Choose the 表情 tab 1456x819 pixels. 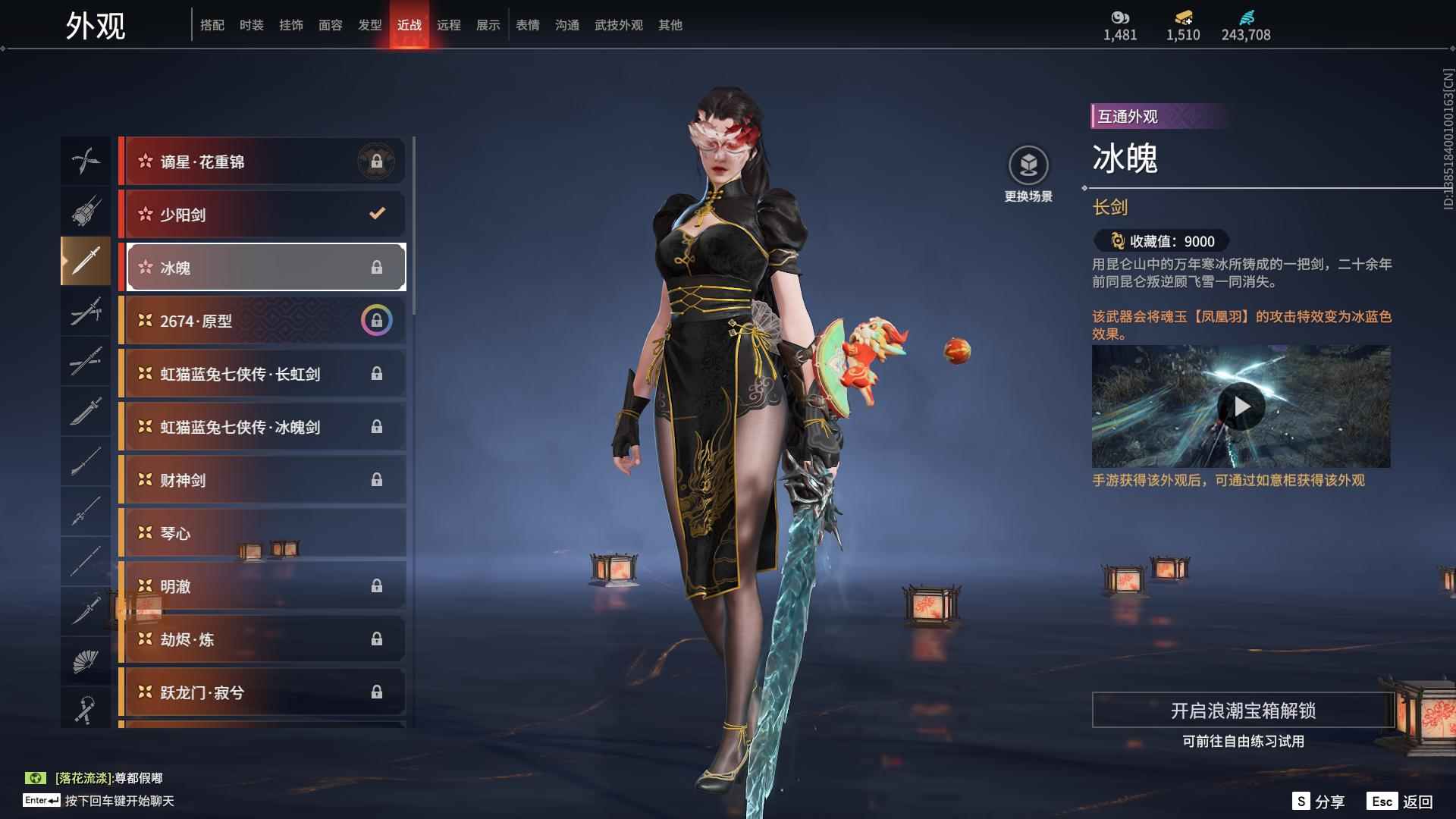(x=527, y=25)
